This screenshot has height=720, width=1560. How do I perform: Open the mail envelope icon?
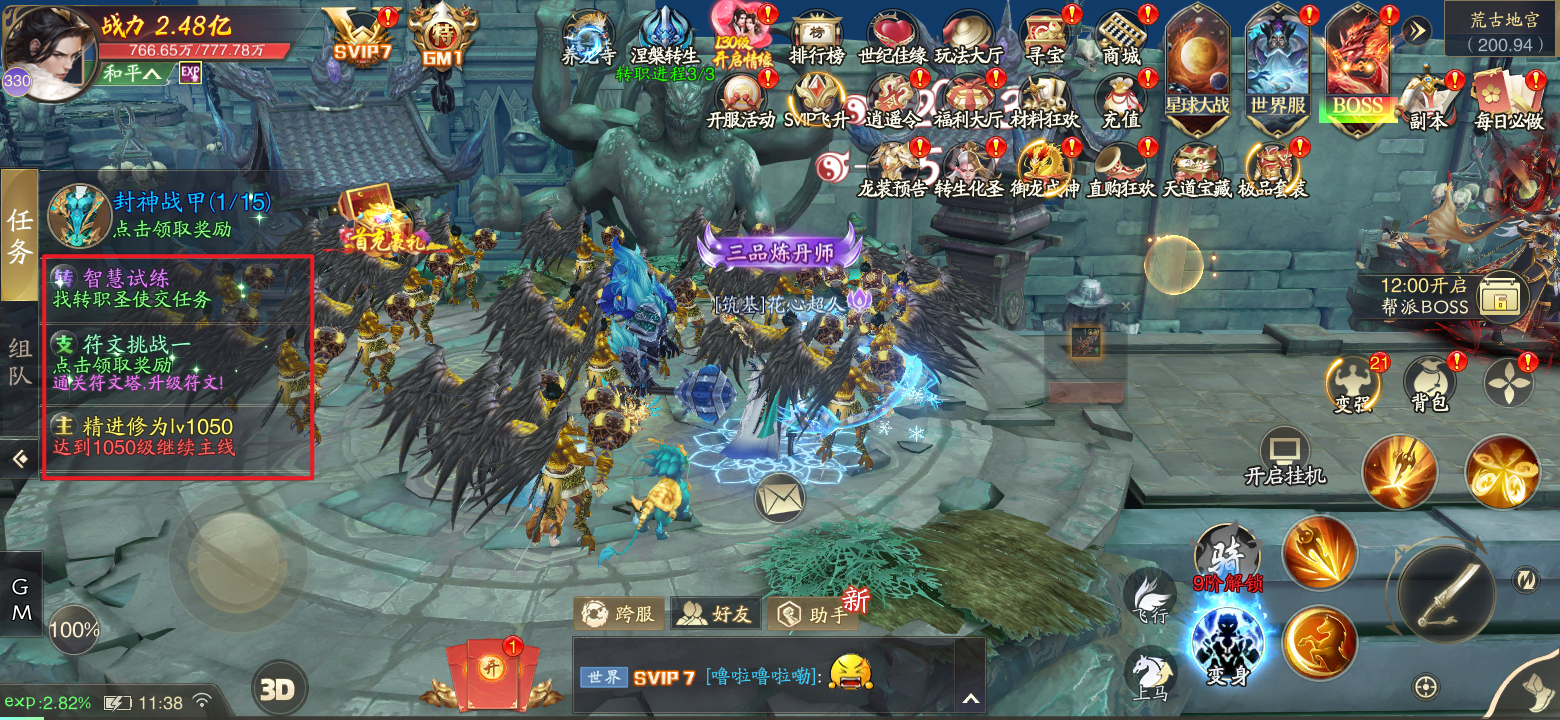780,497
